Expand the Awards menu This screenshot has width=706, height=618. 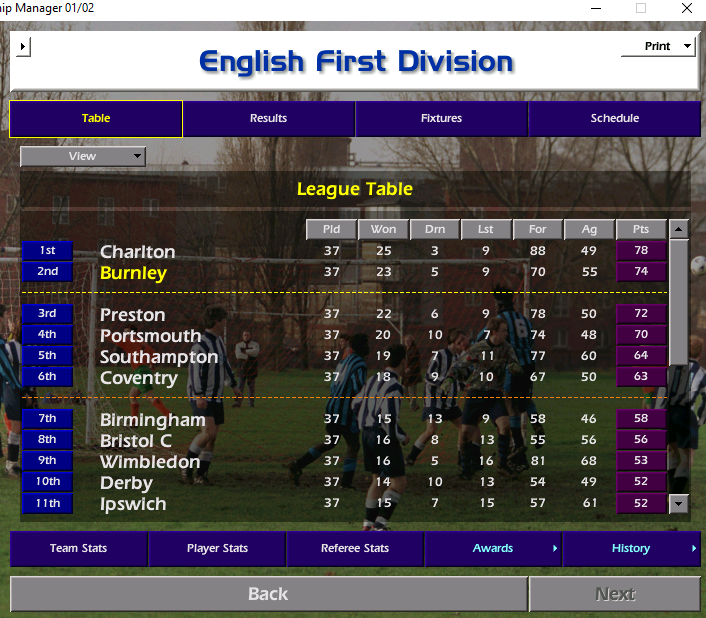tap(493, 548)
